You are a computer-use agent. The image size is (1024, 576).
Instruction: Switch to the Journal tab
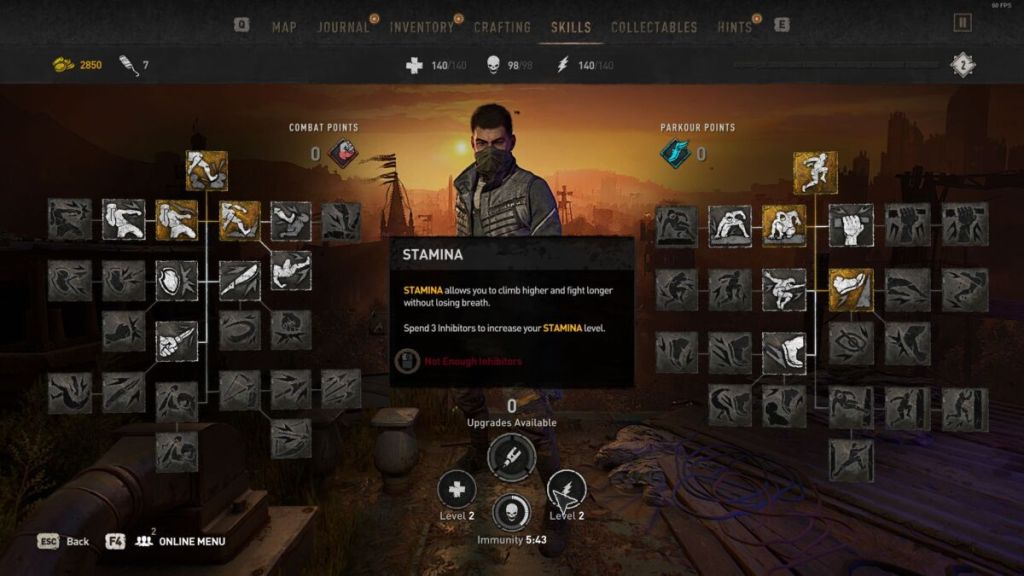click(343, 27)
